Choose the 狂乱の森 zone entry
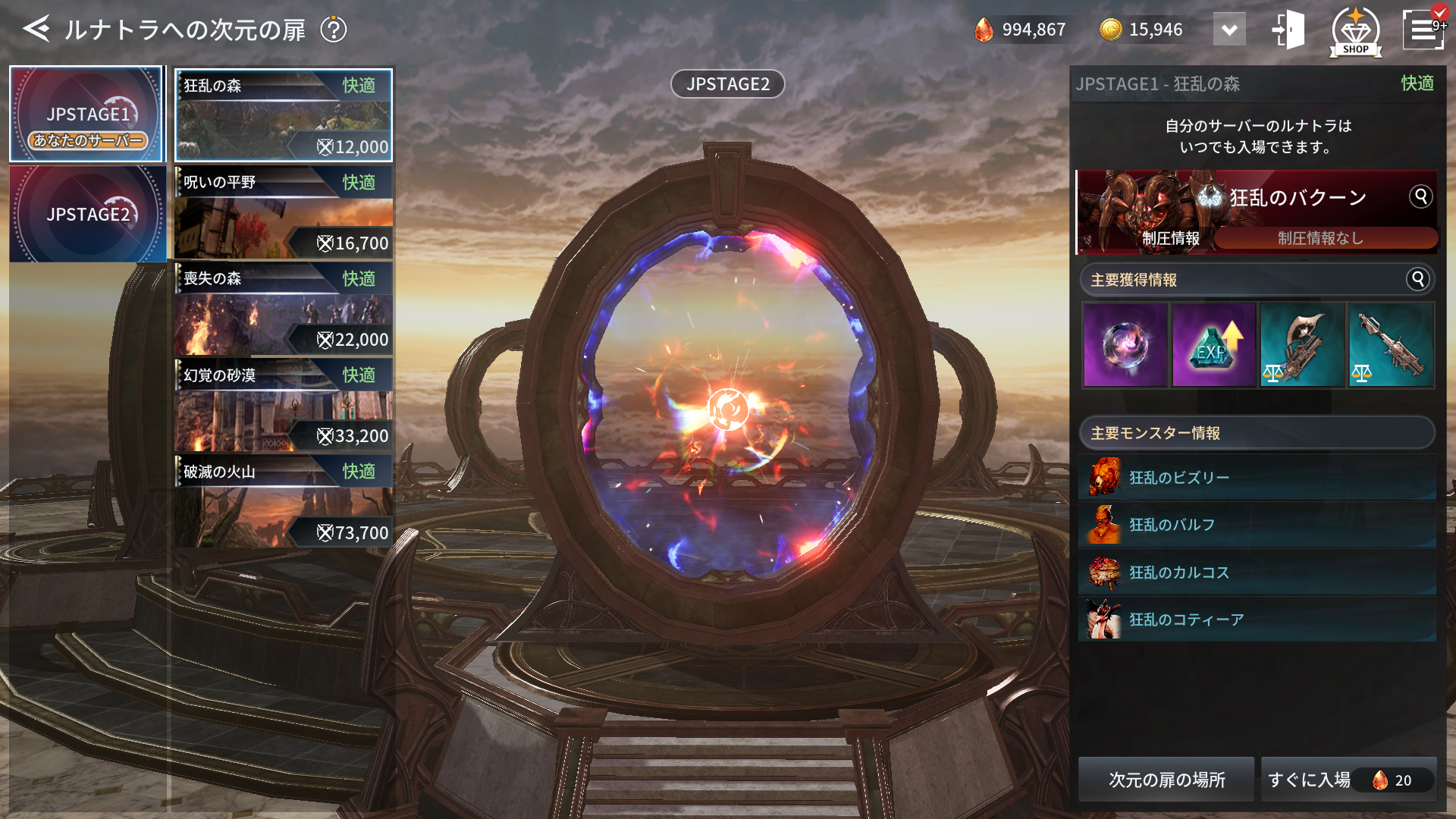This screenshot has height=819, width=1456. click(284, 115)
